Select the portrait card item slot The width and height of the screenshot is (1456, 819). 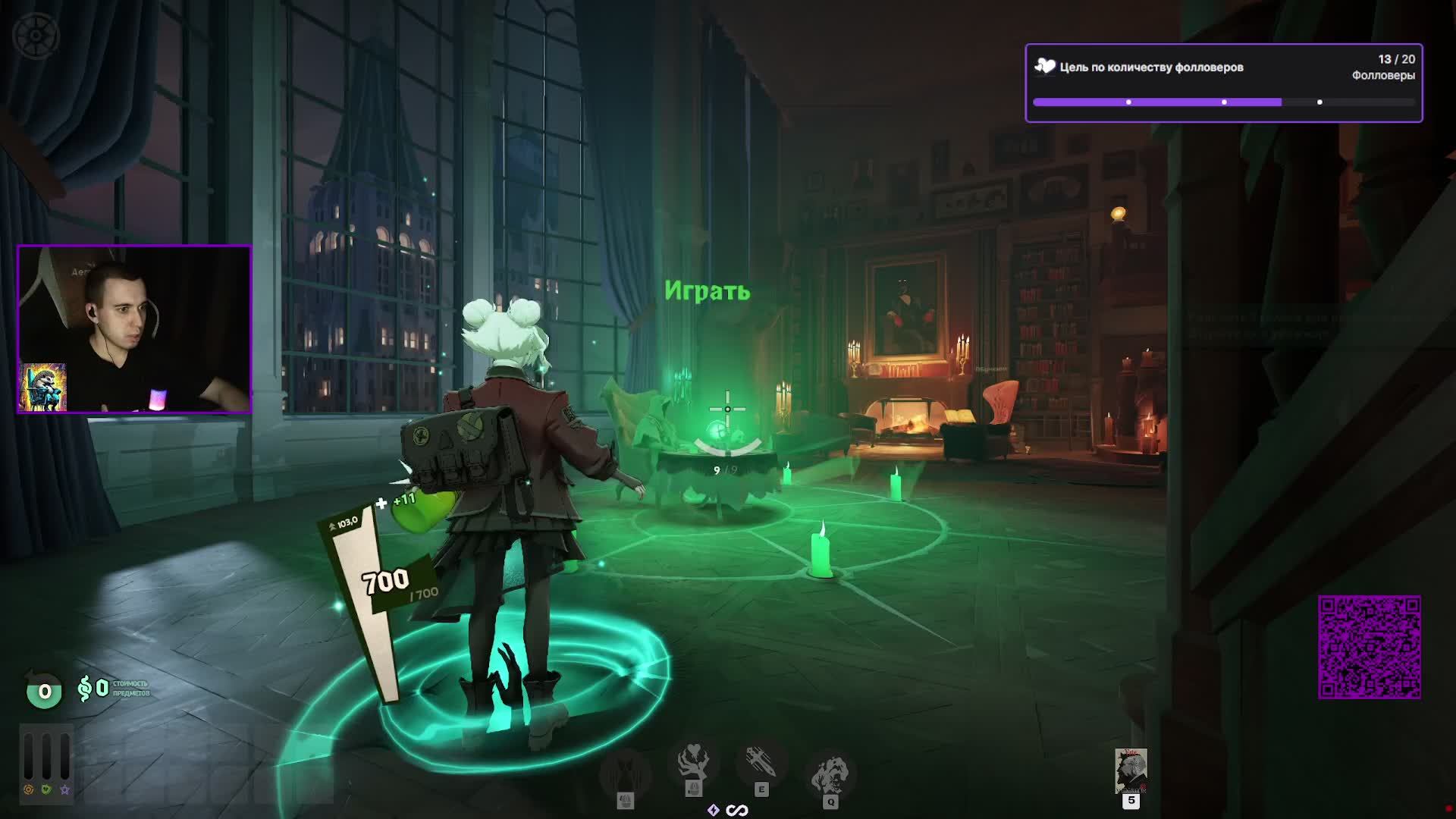(x=1131, y=770)
